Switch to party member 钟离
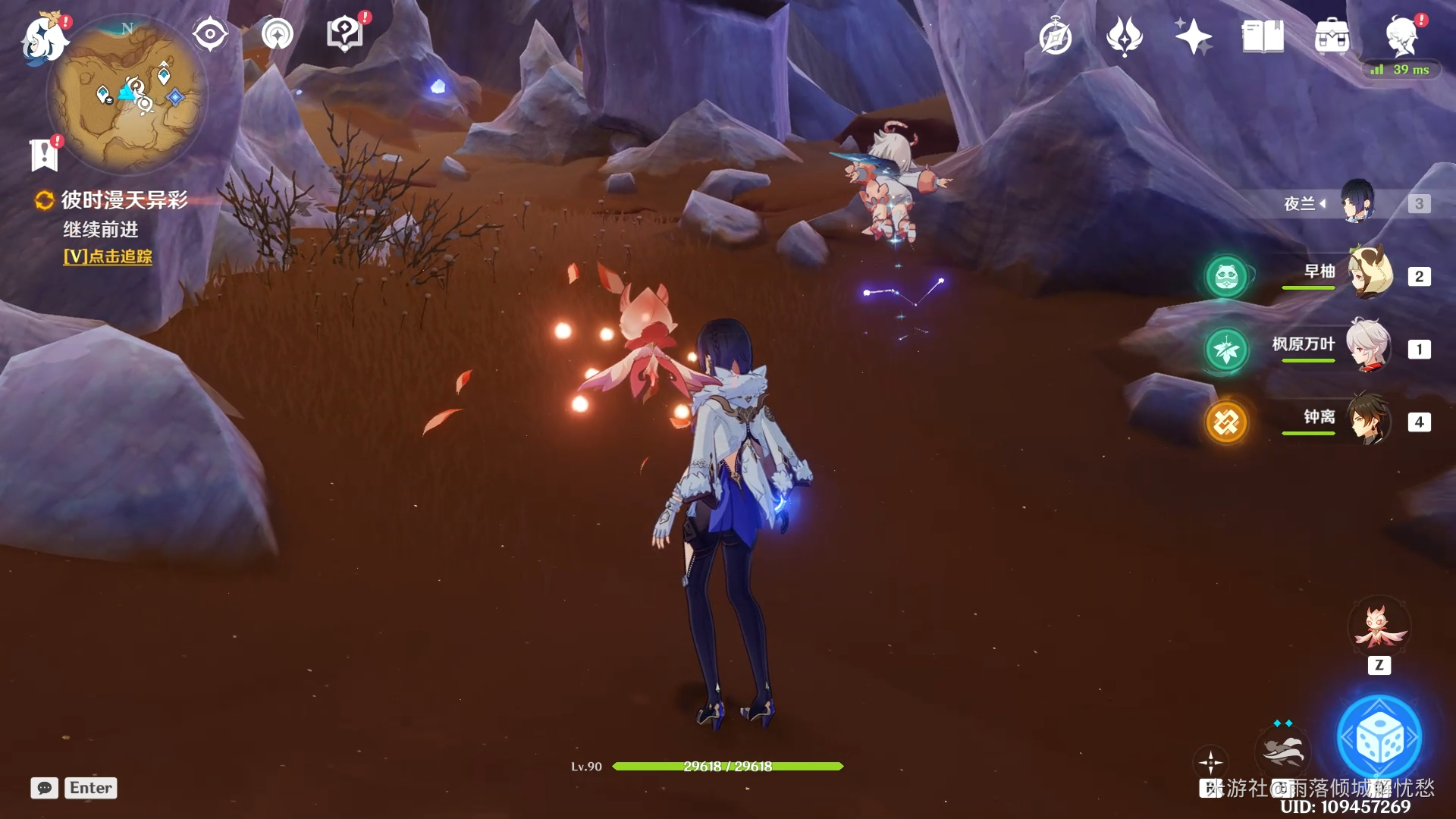 1370,419
